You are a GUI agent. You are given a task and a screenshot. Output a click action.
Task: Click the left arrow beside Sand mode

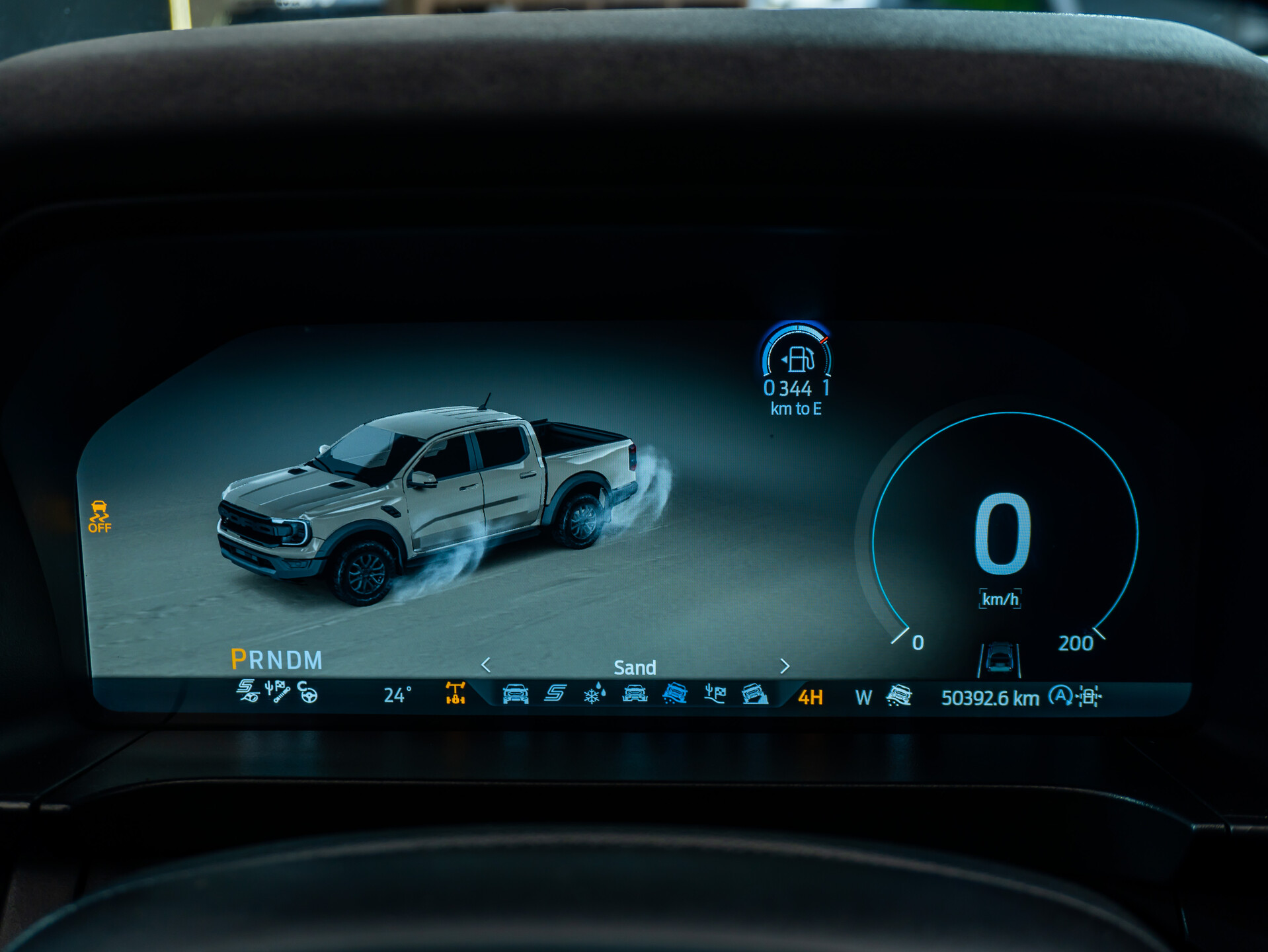tap(486, 664)
